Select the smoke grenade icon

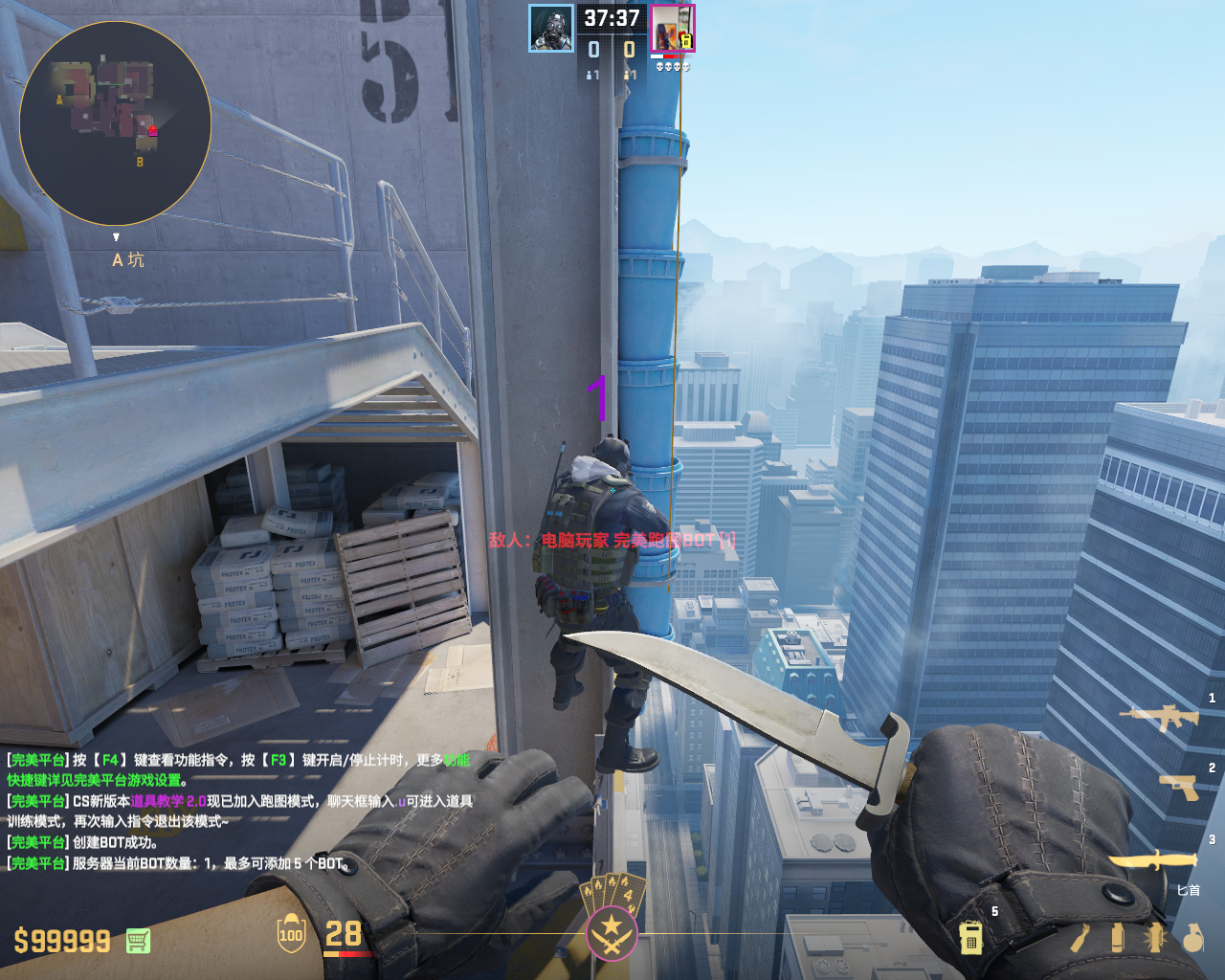pyautogui.click(x=1117, y=938)
